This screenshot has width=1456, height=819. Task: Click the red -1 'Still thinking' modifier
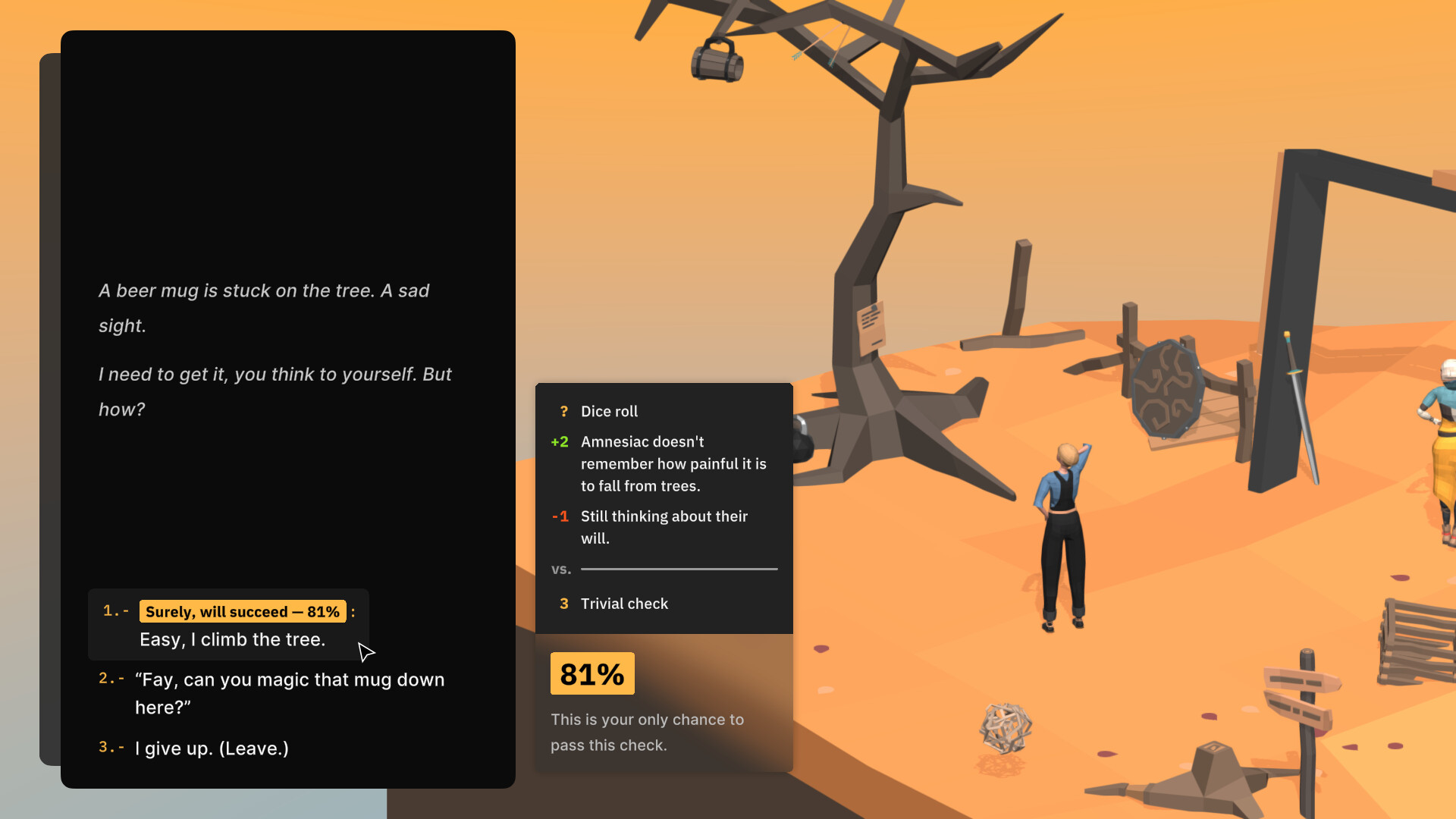tap(664, 527)
